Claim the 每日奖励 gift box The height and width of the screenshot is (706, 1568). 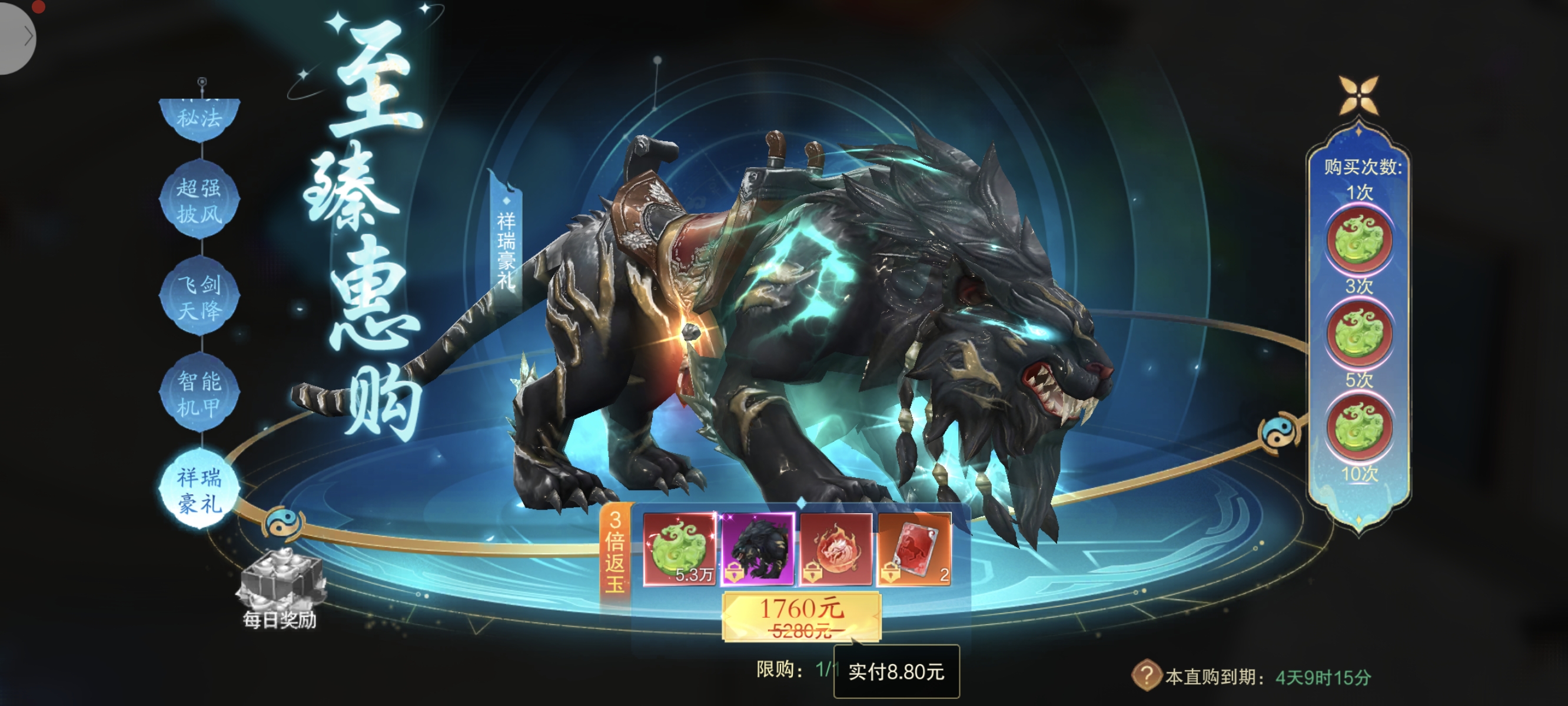pos(281,580)
